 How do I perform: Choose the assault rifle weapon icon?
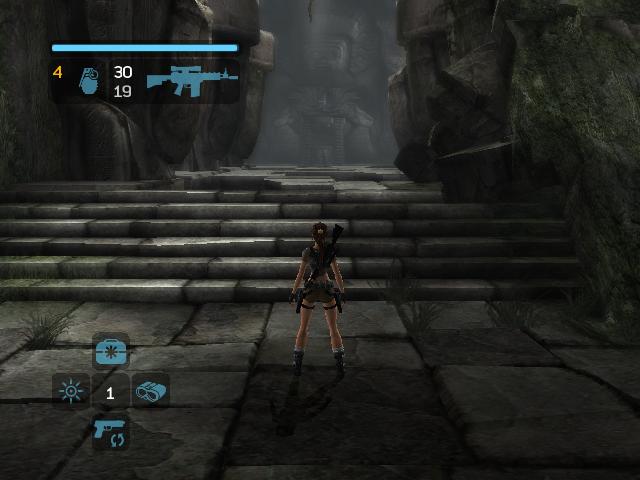tap(192, 79)
